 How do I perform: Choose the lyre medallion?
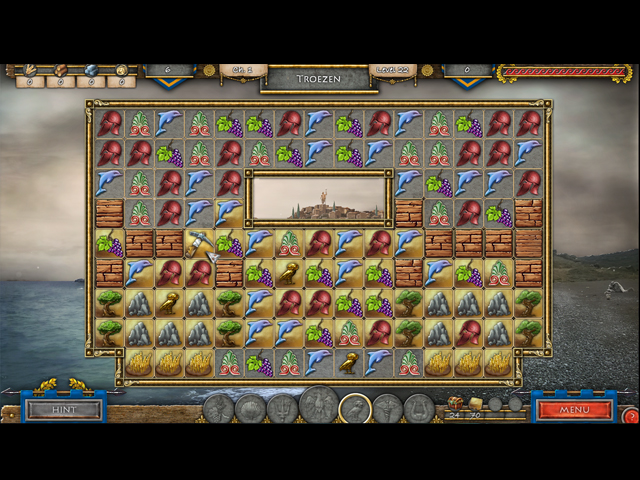pyautogui.click(x=419, y=409)
